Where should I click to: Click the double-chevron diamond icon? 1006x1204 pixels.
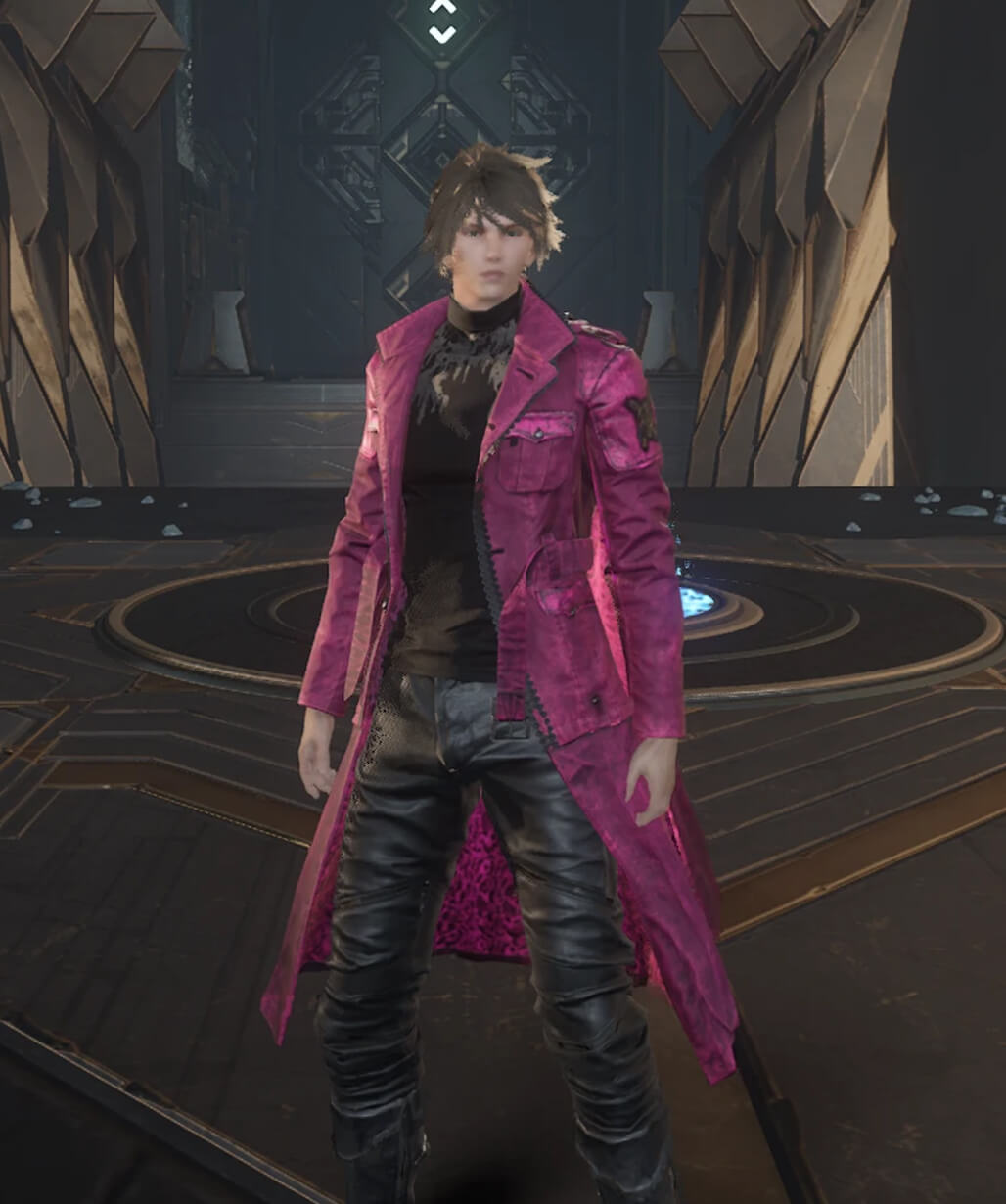[441, 21]
